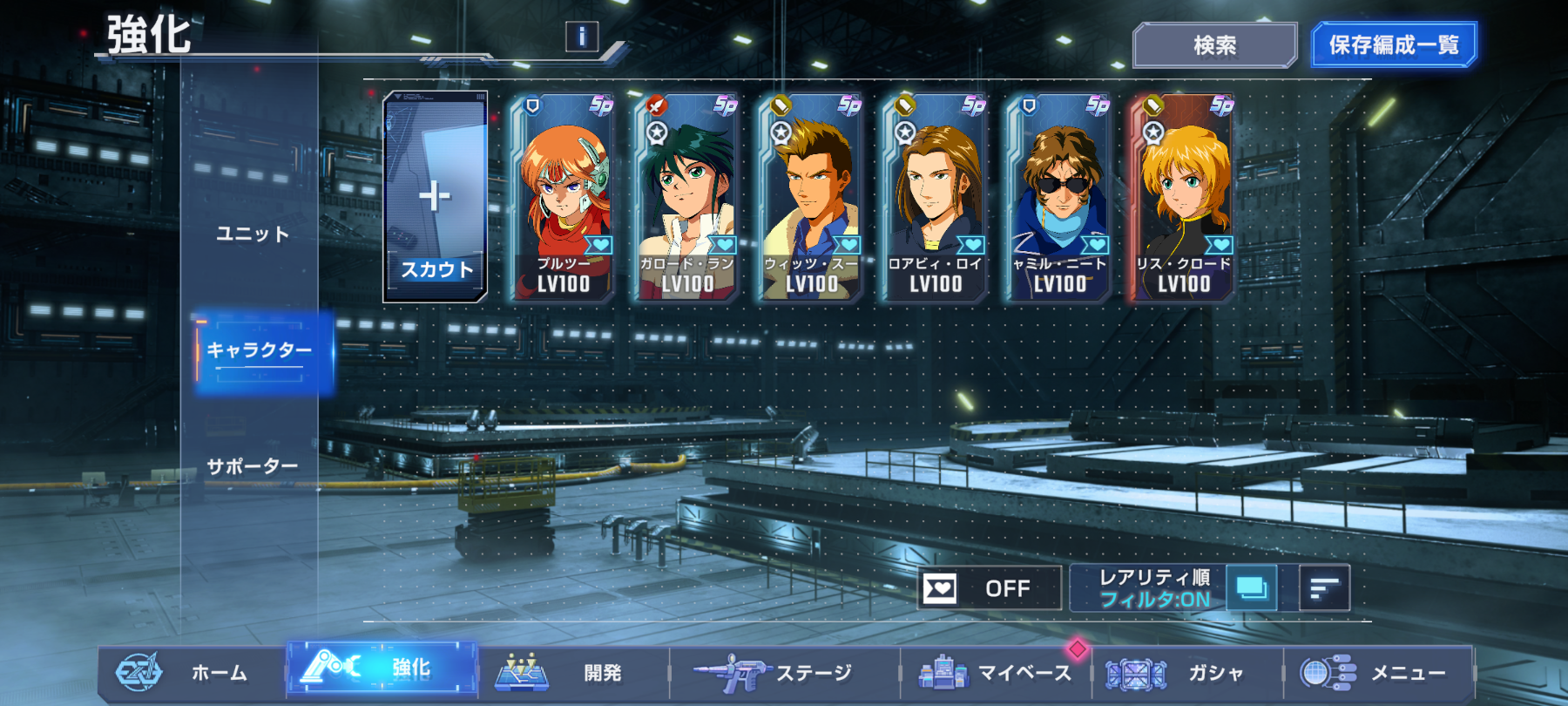Choose the ヤミル・ニート character card

[x=1059, y=198]
